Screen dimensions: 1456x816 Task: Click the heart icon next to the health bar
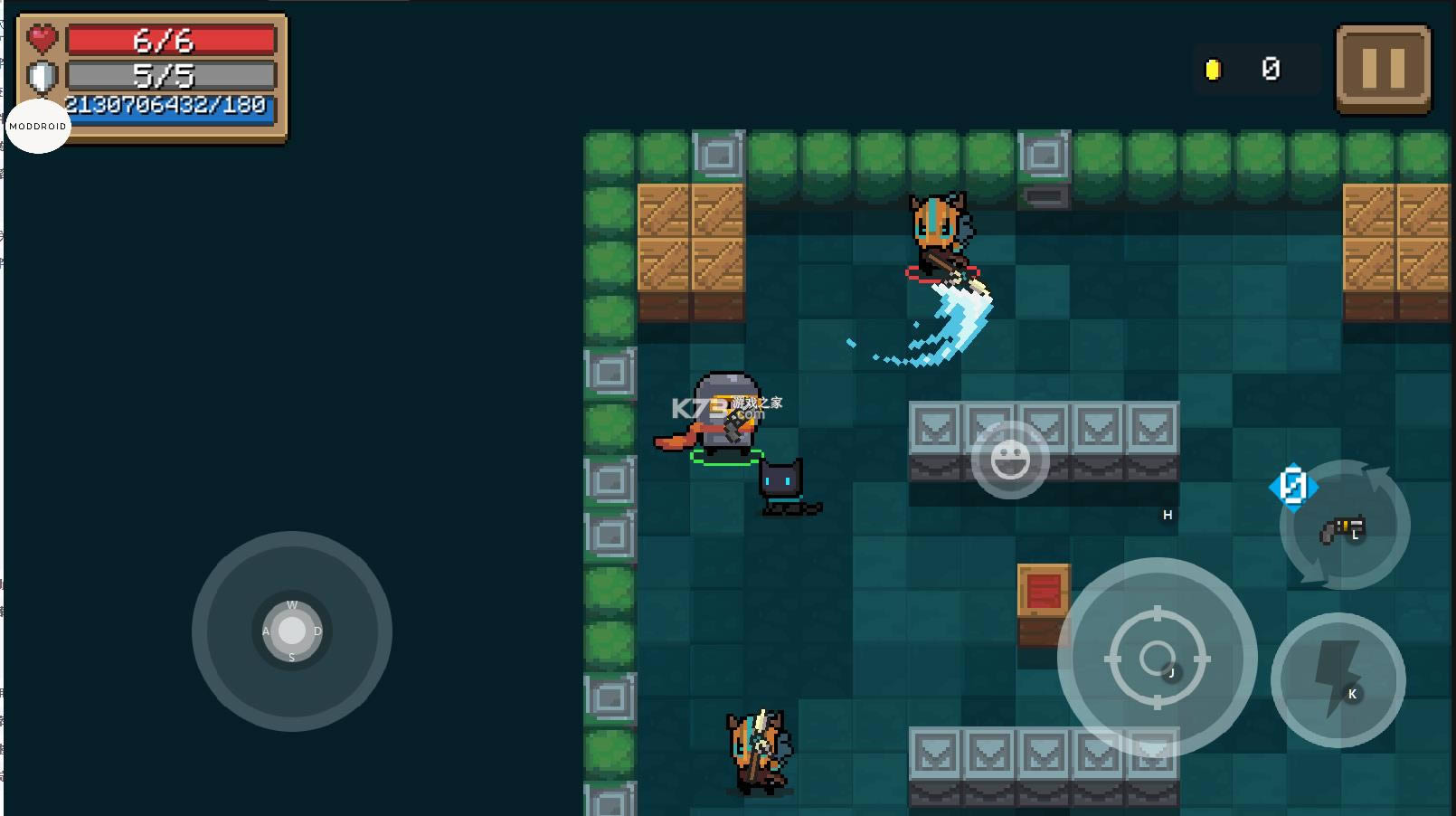42,39
